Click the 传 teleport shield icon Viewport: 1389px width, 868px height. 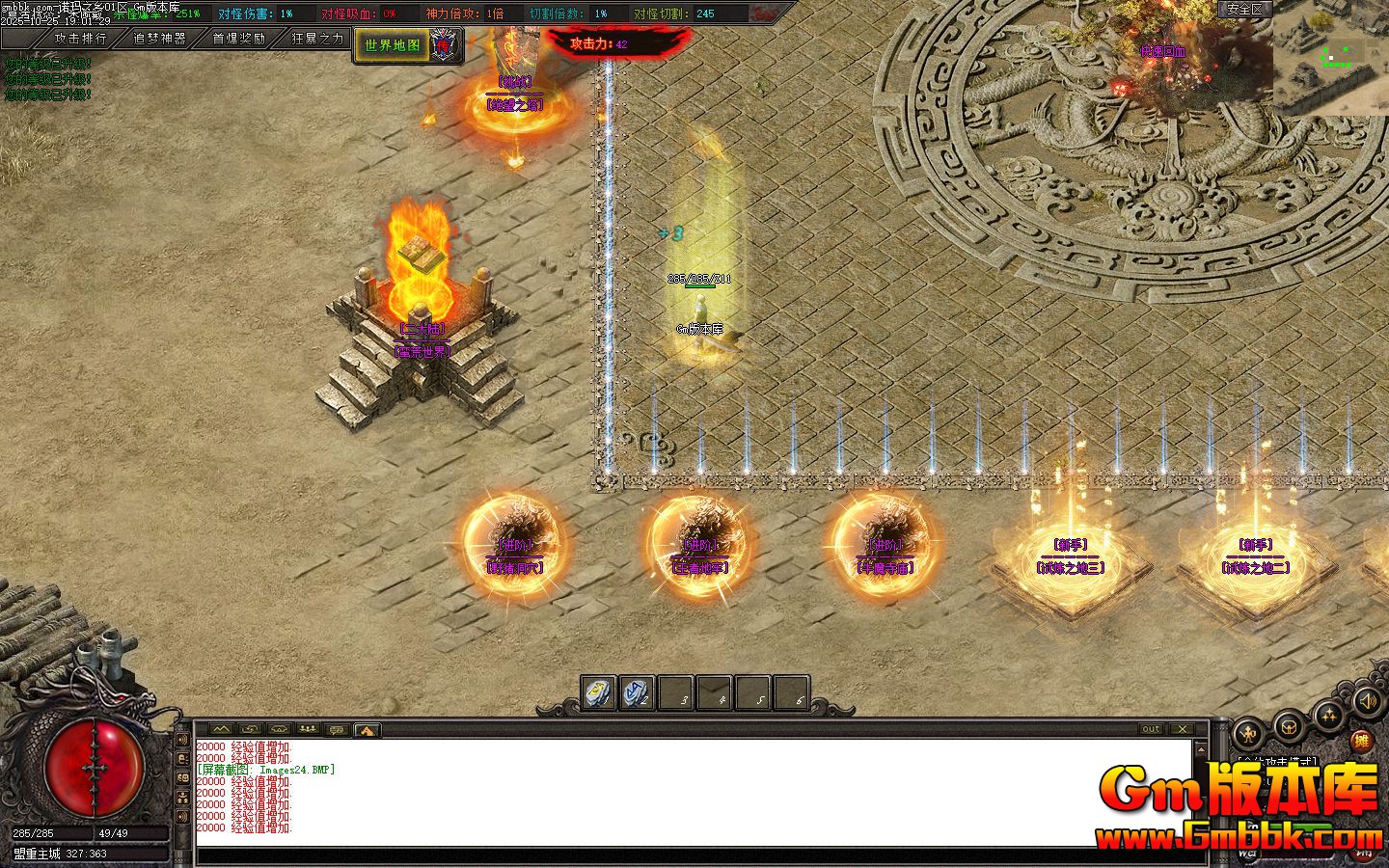(442, 44)
